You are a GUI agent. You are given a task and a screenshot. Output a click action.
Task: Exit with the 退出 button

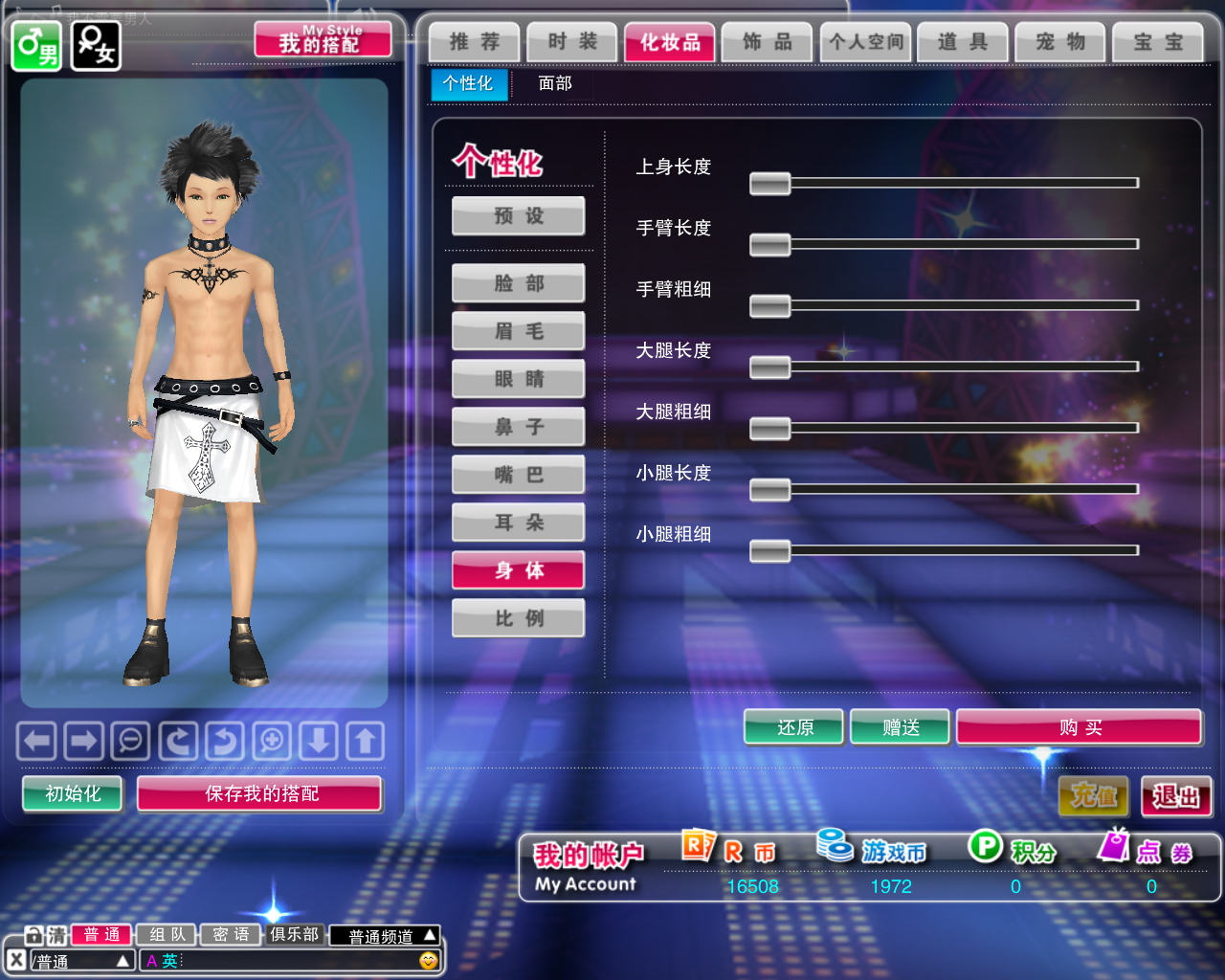1176,796
